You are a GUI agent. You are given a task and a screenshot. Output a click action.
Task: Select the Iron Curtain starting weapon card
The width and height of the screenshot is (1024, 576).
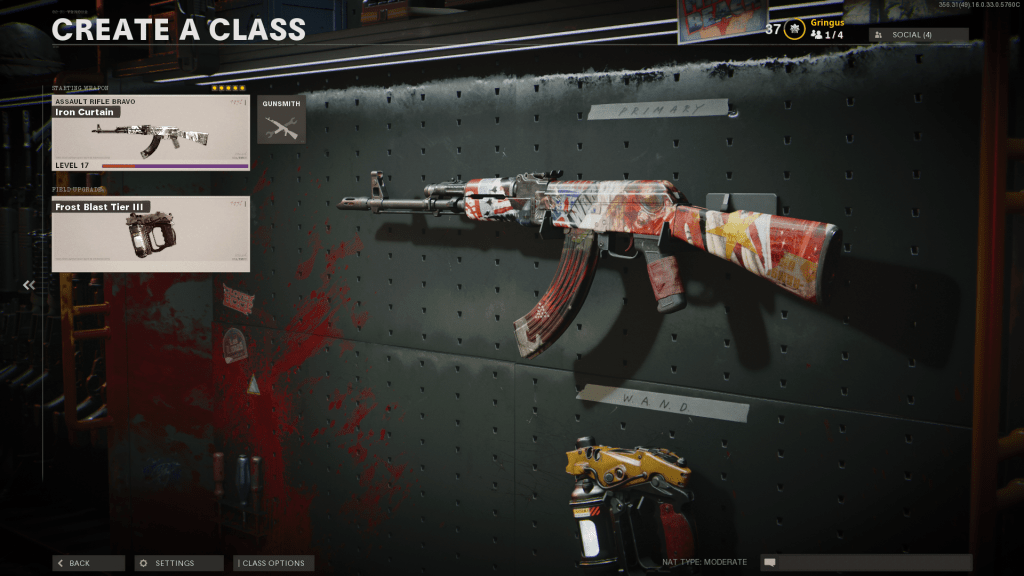click(150, 133)
